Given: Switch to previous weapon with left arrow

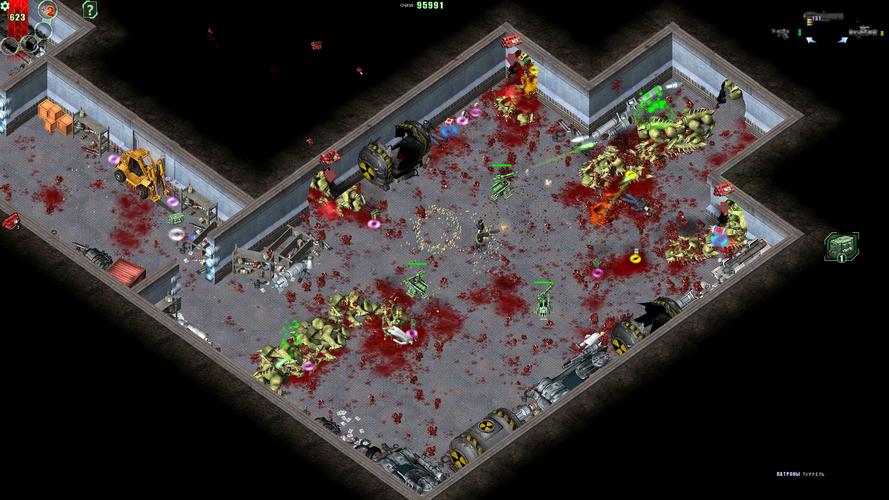Looking at the screenshot, I should (x=811, y=38).
